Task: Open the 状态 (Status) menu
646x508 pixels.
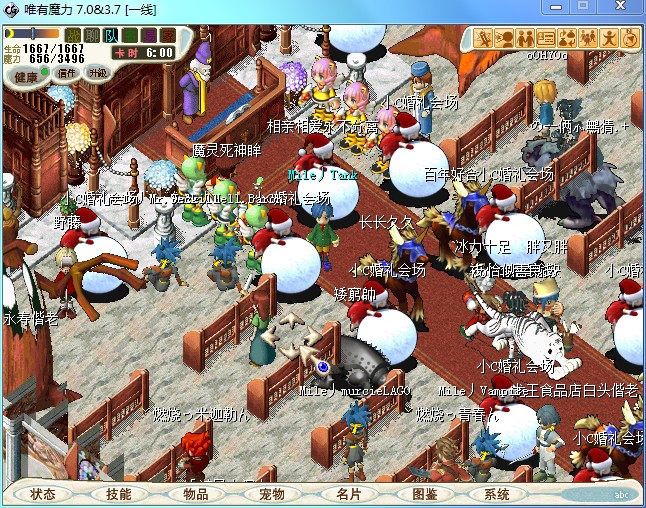Action: (43, 494)
